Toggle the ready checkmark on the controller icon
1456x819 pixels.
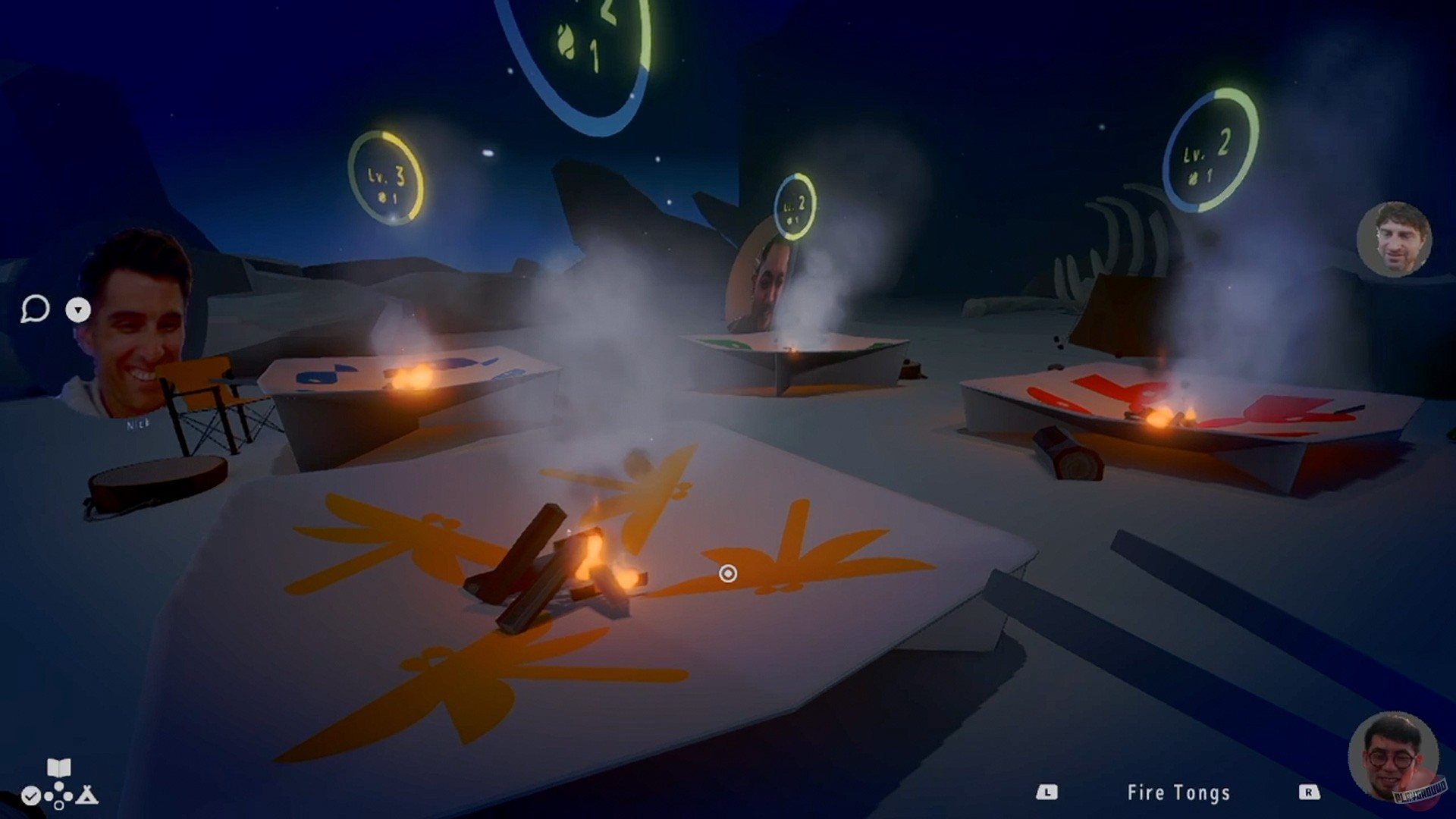(31, 796)
